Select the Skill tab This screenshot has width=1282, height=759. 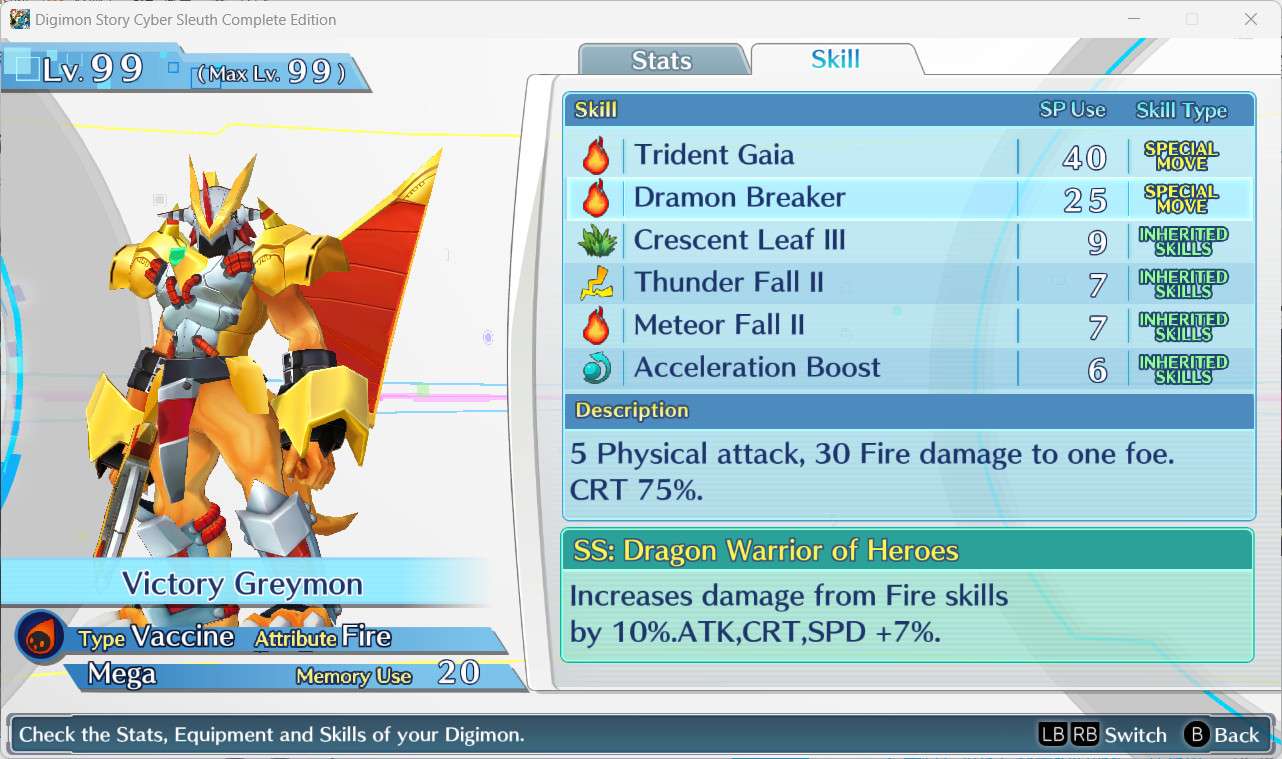[x=834, y=59]
